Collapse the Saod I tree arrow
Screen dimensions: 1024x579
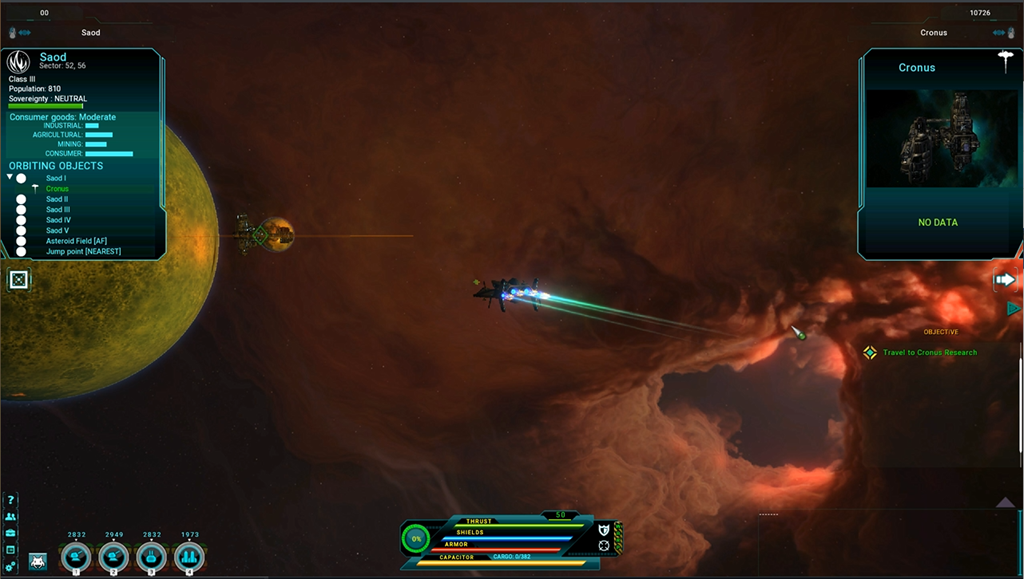pos(9,178)
